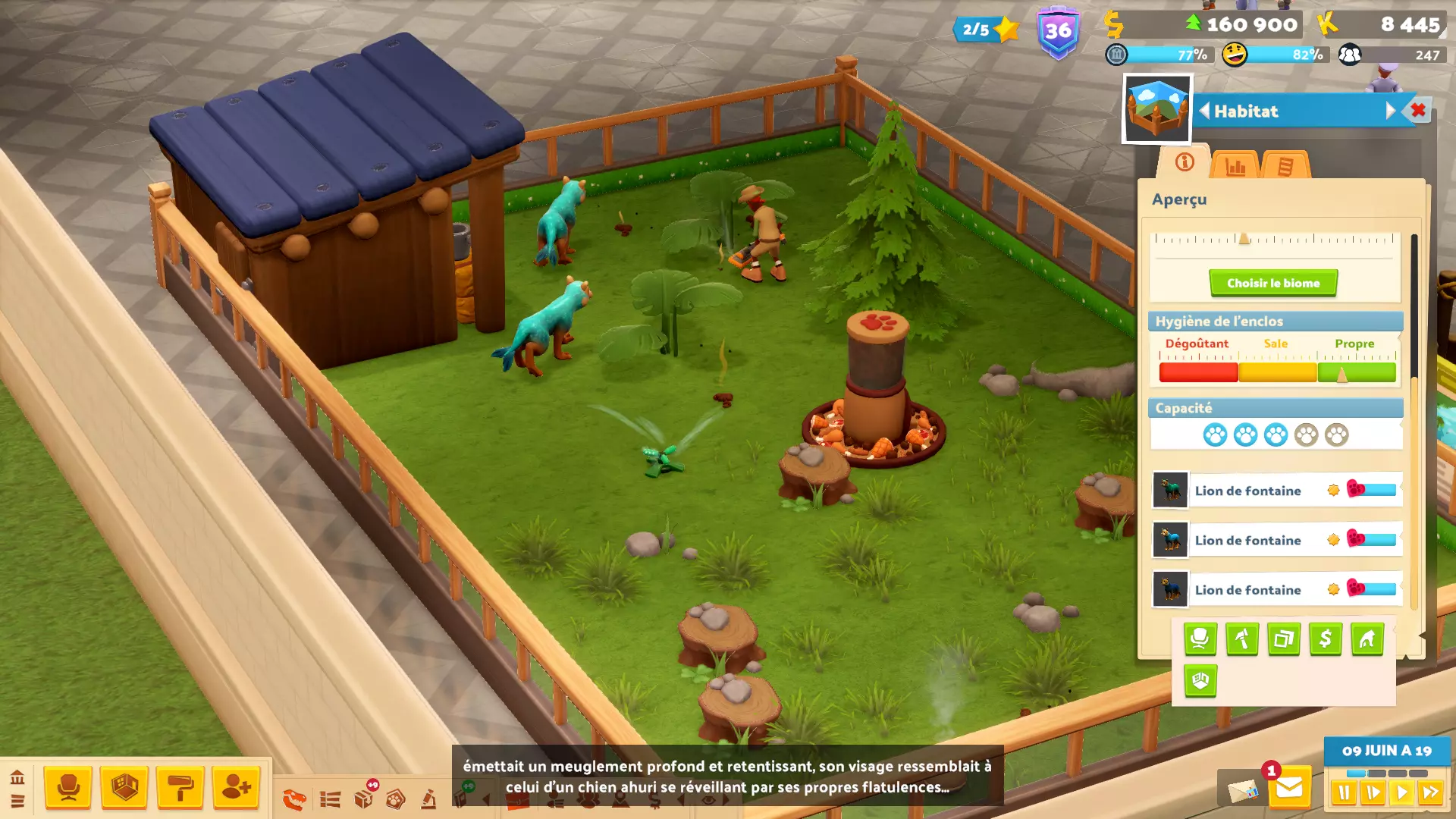This screenshot has height=819, width=1456.
Task: Open the yellow hire staff button
Action: coord(236,788)
